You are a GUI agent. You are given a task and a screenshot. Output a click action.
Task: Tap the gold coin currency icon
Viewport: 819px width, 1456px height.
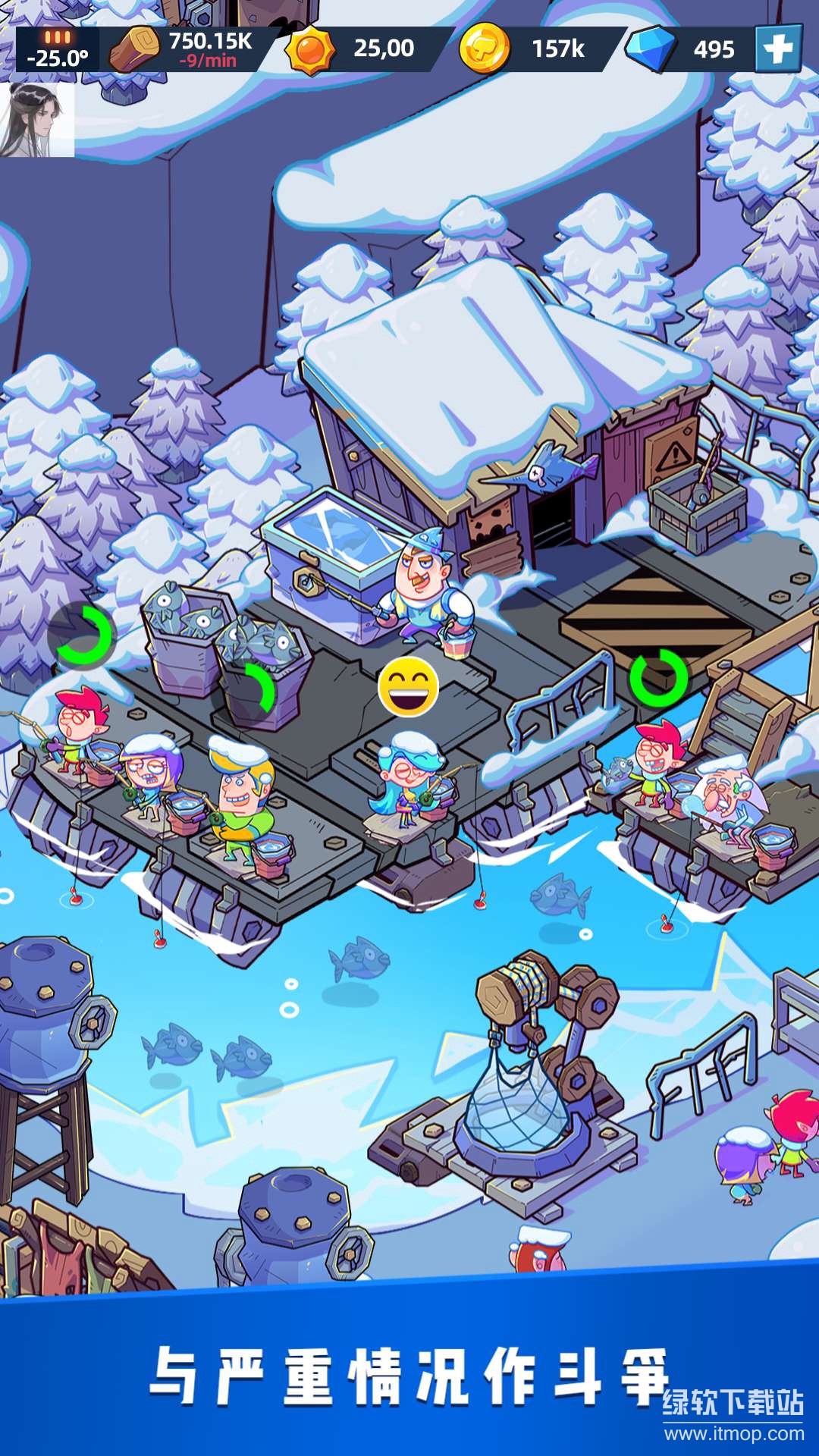(484, 49)
